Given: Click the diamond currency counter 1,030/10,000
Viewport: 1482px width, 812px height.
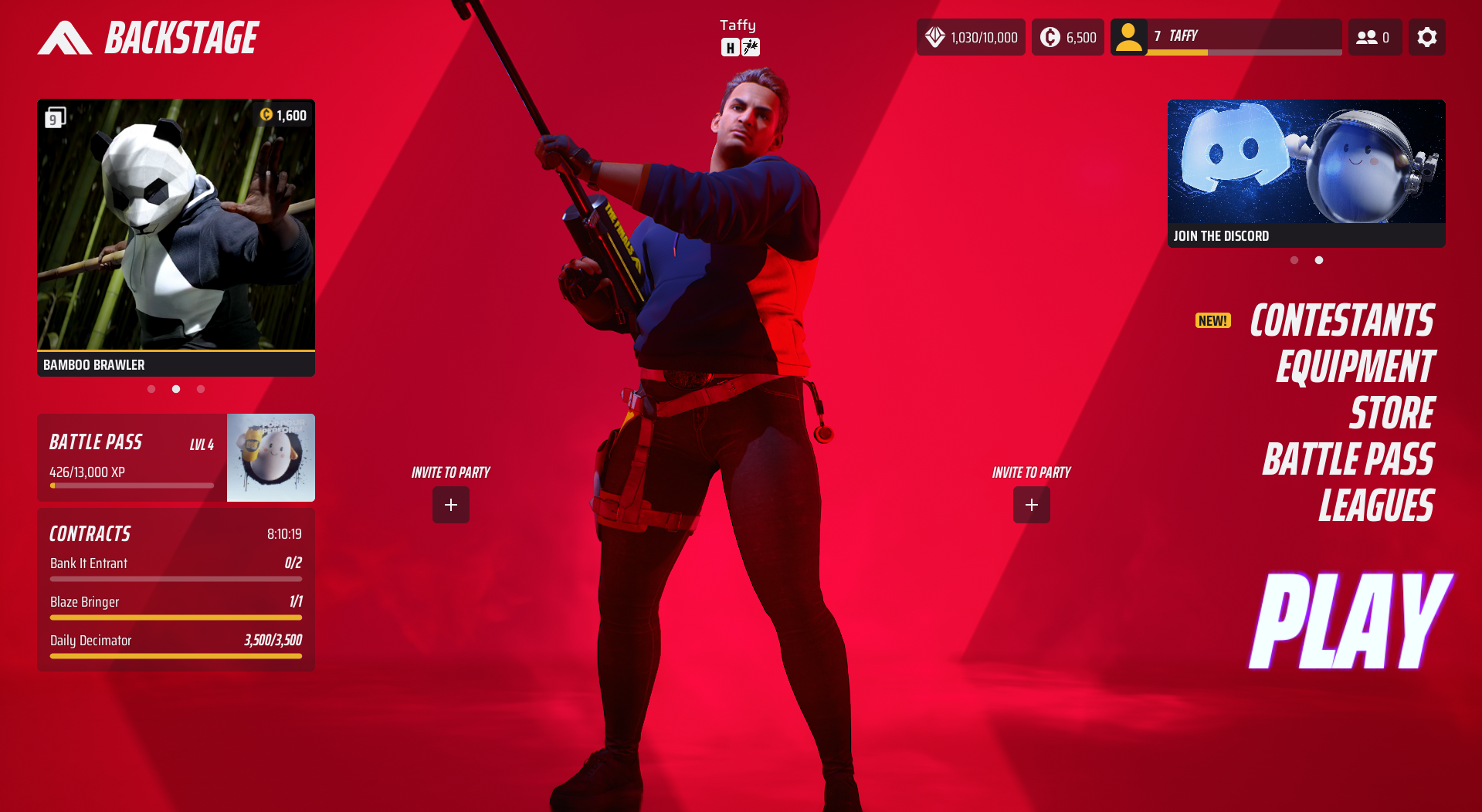Looking at the screenshot, I should 971,36.
